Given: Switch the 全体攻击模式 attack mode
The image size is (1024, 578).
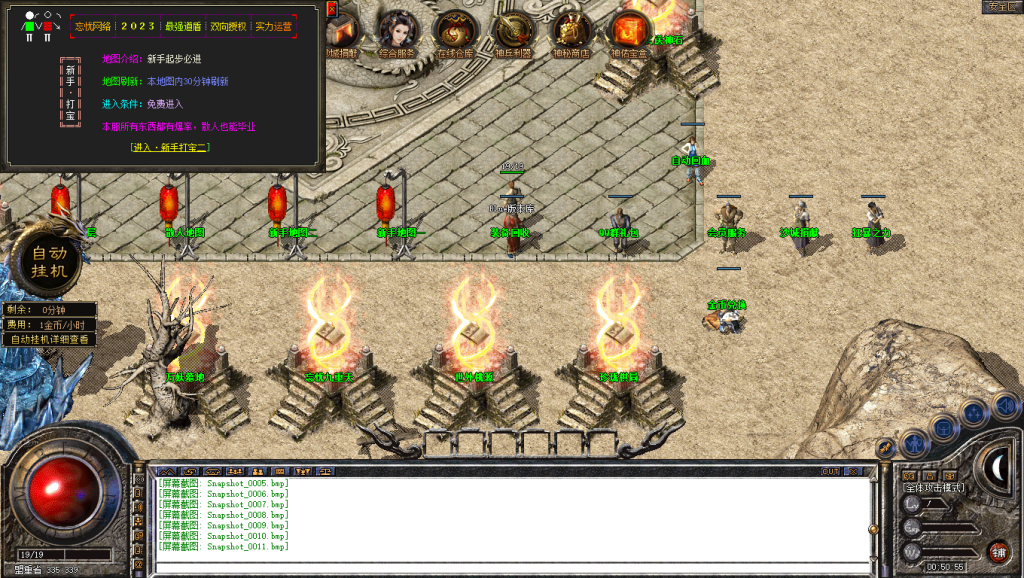Looking at the screenshot, I should coord(933,488).
